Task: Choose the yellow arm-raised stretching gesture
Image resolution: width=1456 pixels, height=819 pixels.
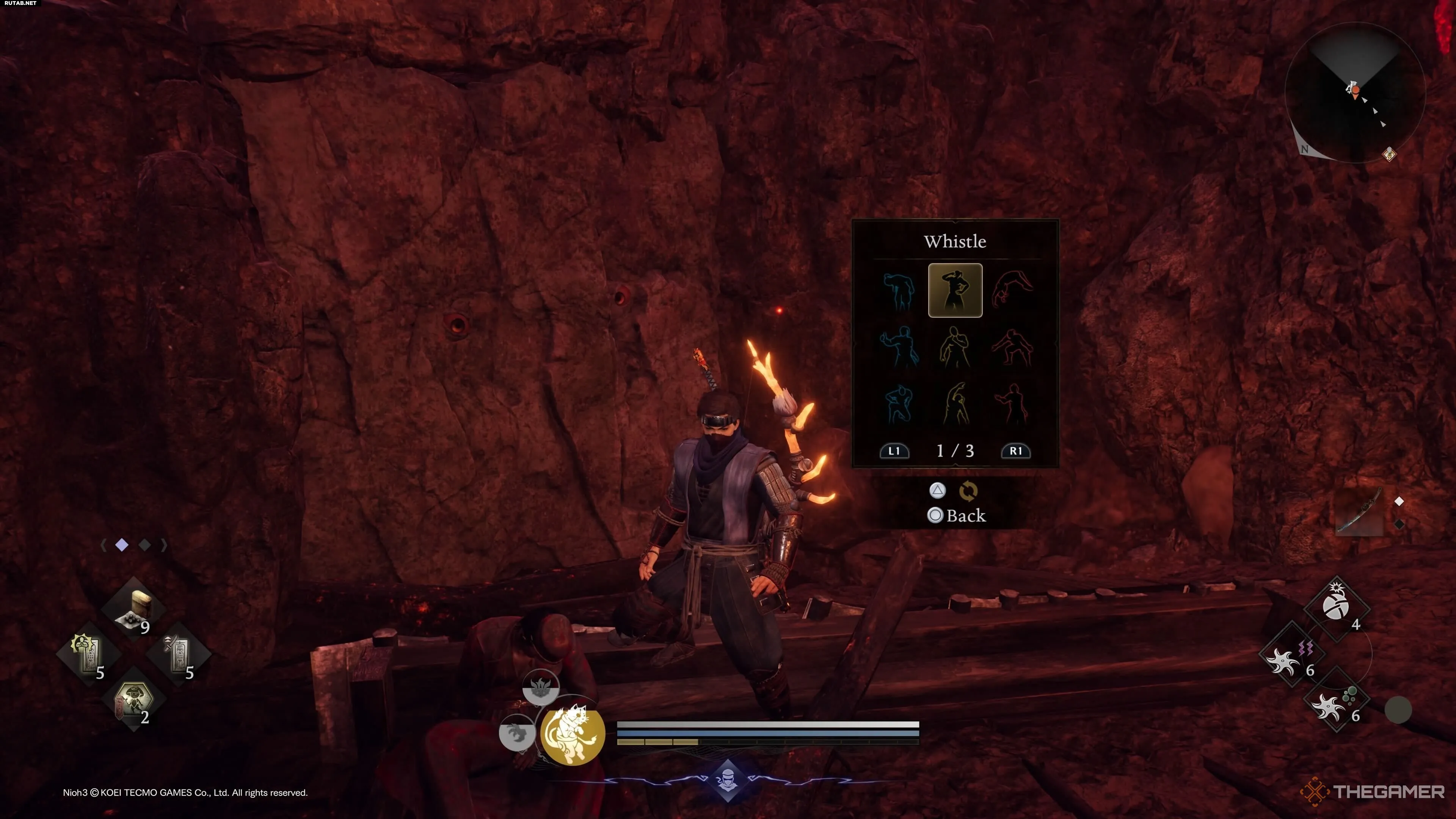Action: click(955, 403)
